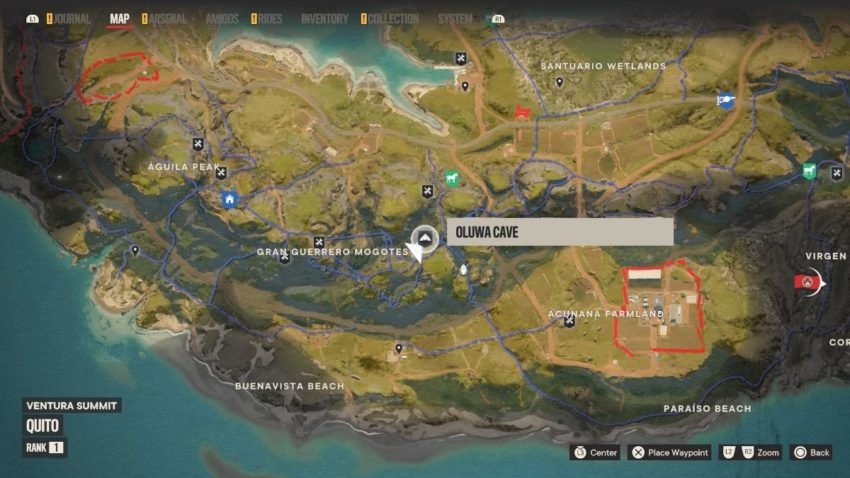Image resolution: width=850 pixels, height=478 pixels.
Task: Switch to the System tab
Action: tap(455, 18)
